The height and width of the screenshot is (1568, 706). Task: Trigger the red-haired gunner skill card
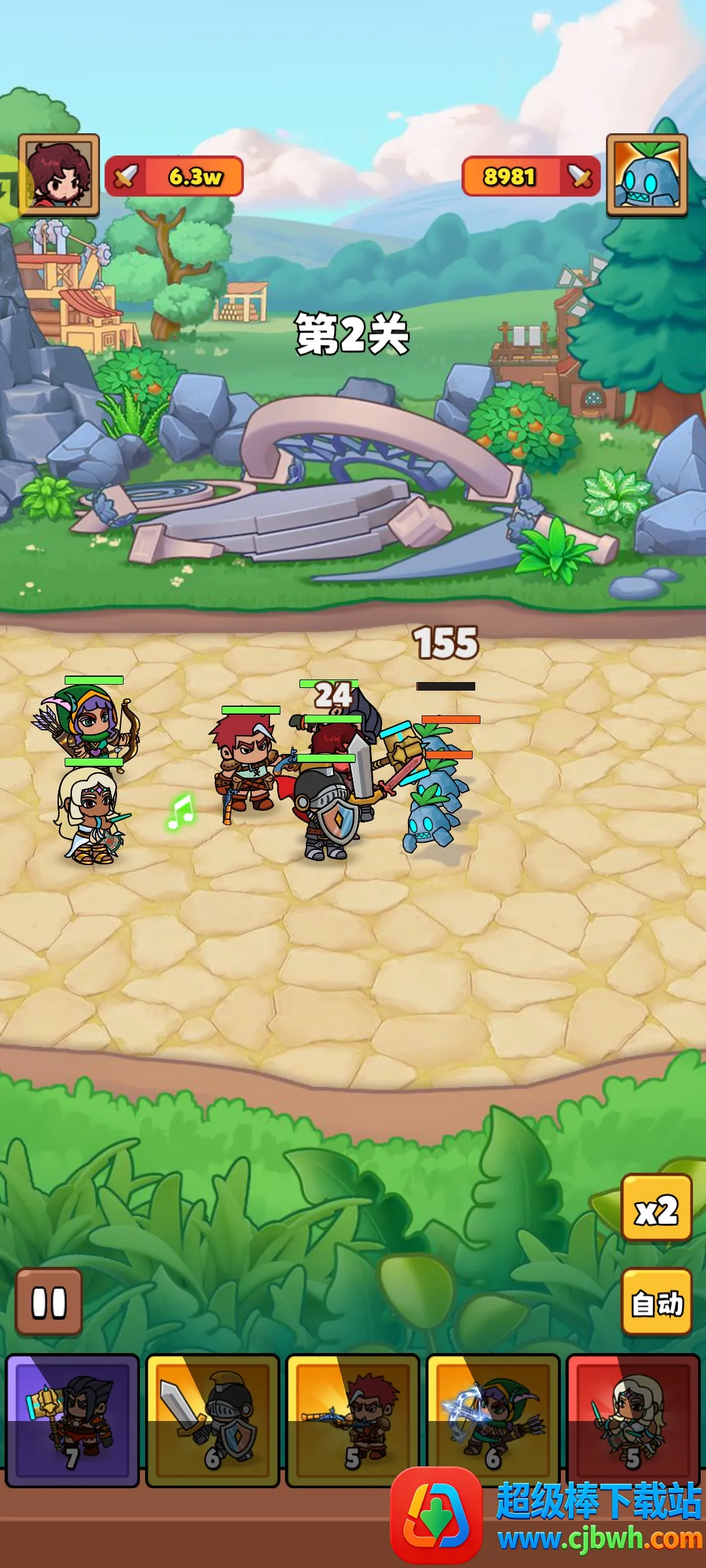tap(352, 1420)
